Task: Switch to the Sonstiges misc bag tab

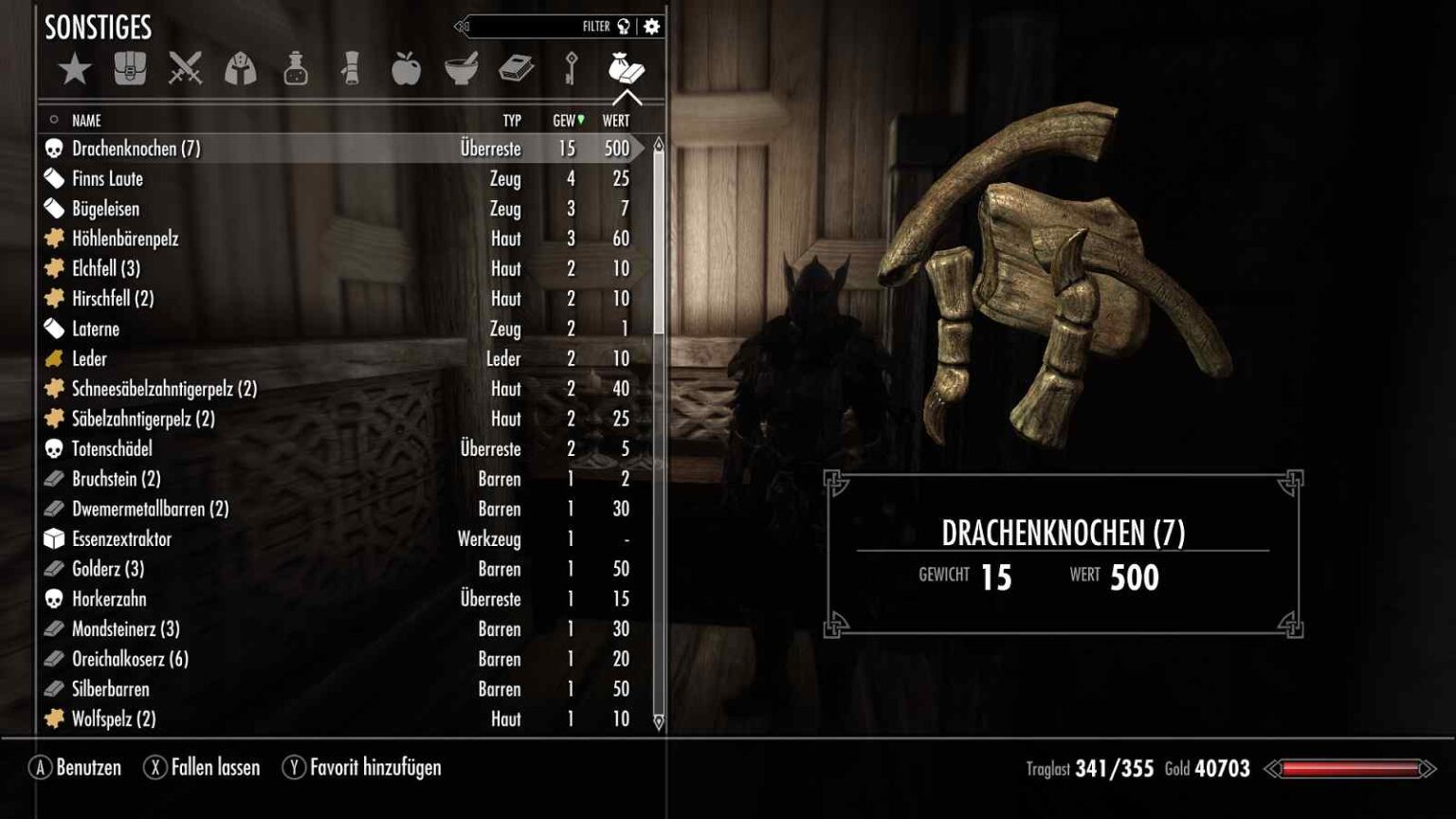Action: tap(626, 69)
